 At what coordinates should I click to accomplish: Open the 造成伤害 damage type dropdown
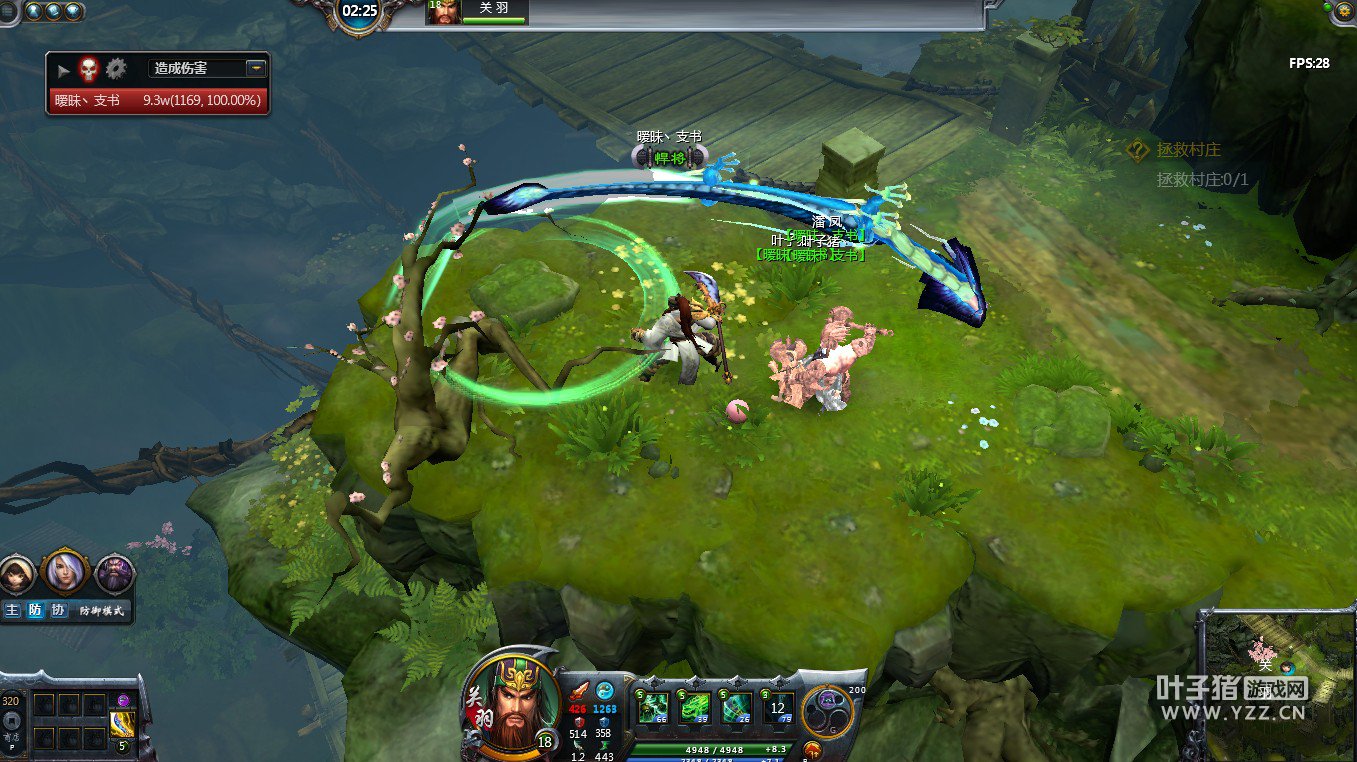256,68
